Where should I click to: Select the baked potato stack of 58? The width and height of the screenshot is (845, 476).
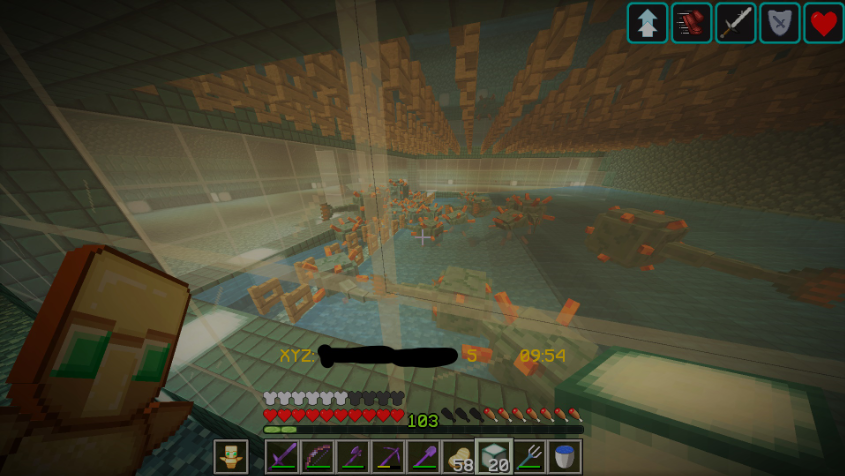tap(458, 457)
